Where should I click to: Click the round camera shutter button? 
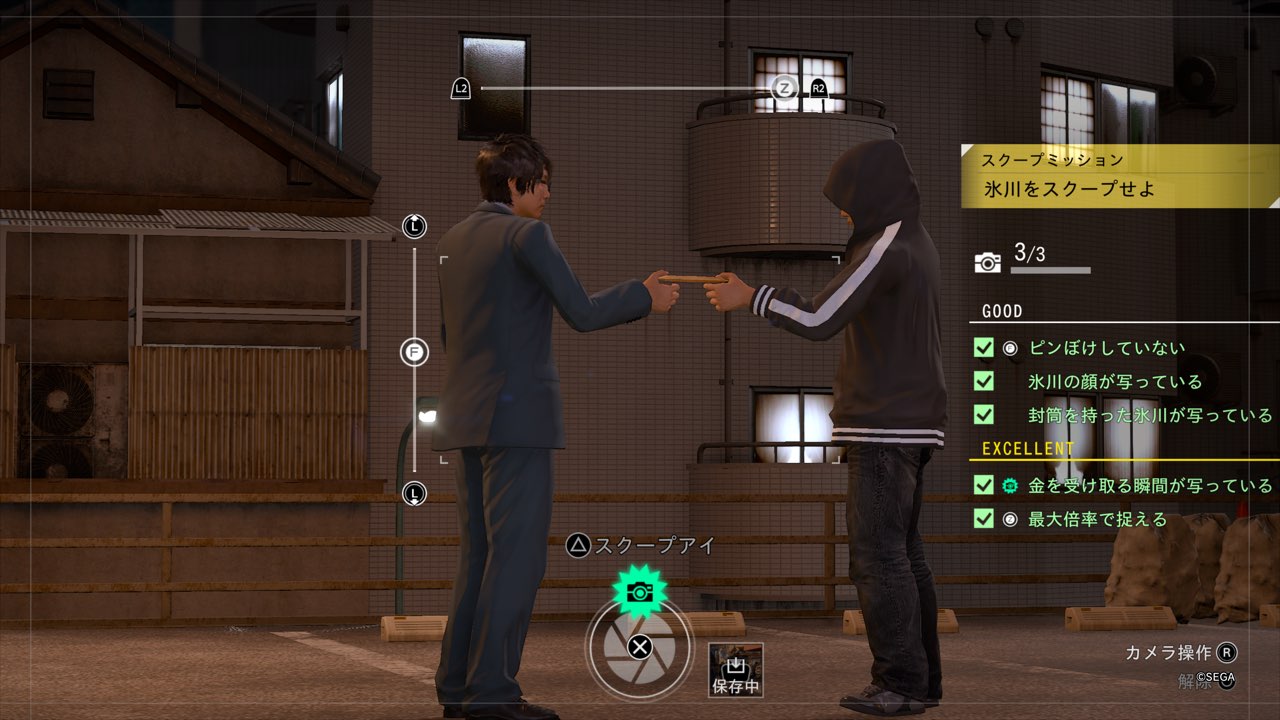[639, 647]
